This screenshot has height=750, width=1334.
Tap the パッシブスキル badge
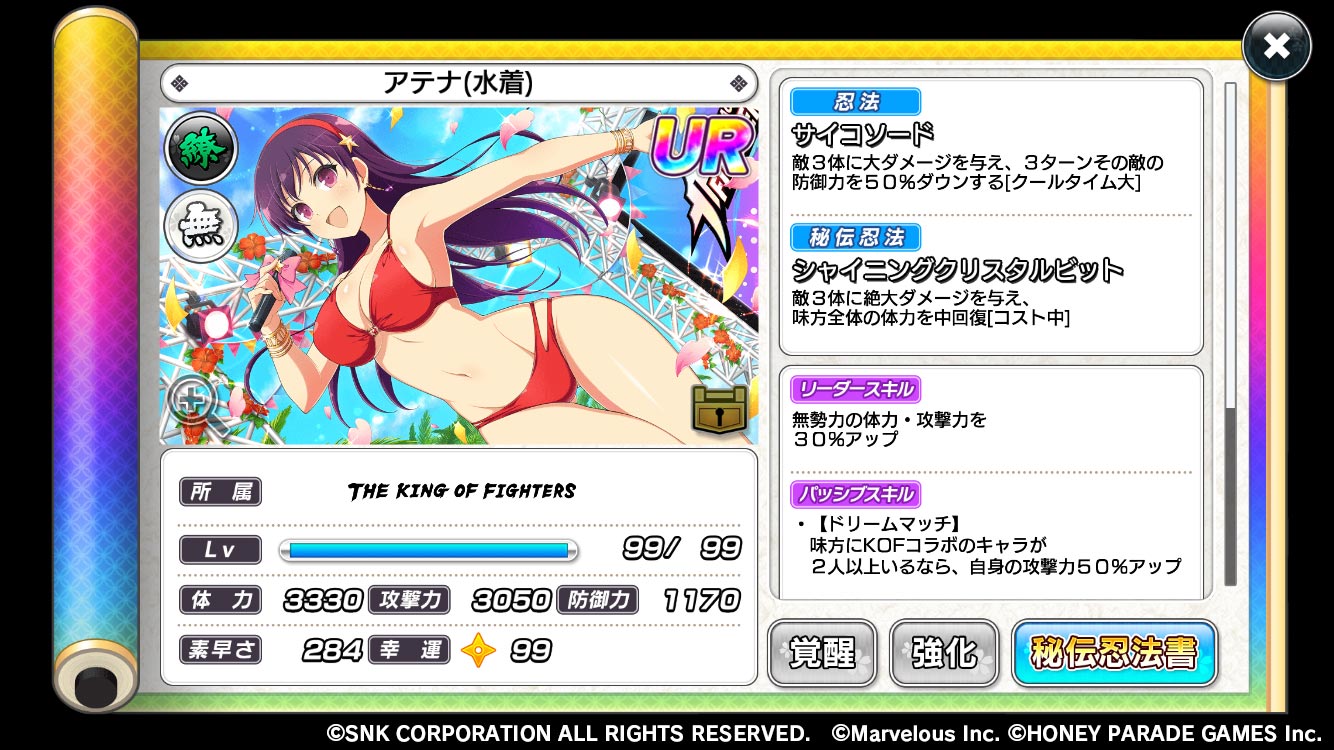pos(855,494)
